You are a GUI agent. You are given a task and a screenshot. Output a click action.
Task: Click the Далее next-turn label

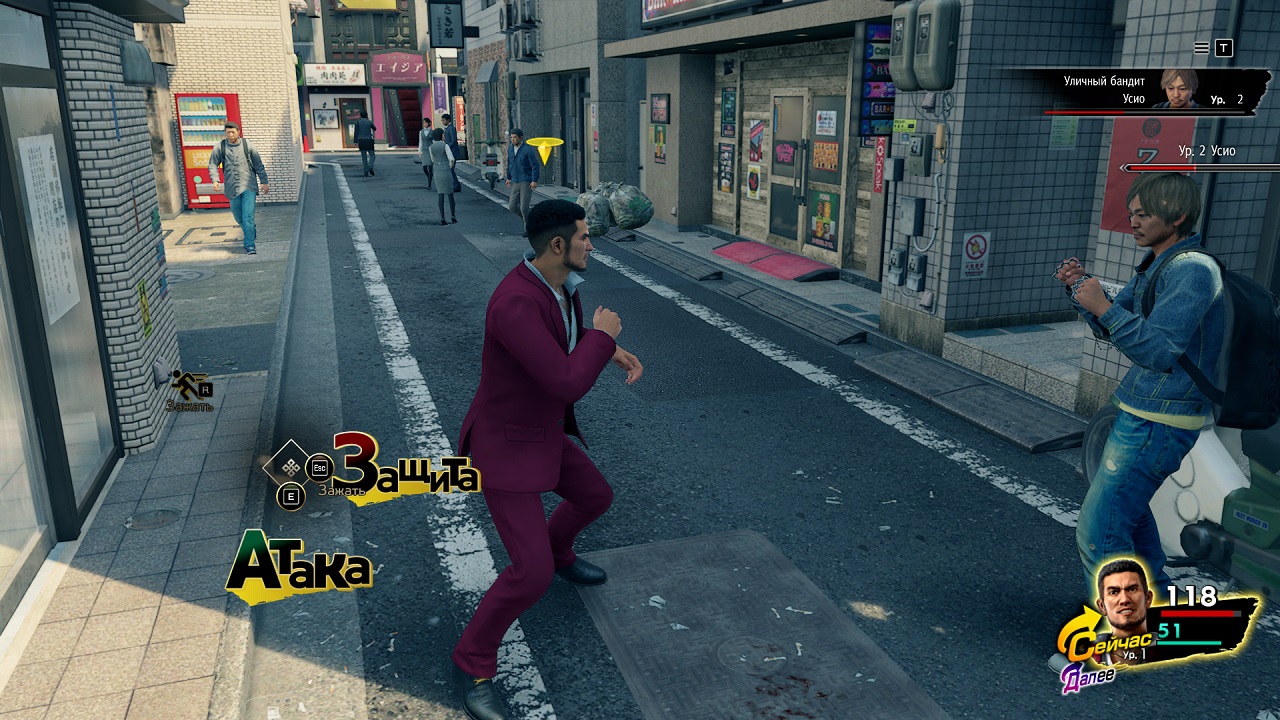point(1089,677)
